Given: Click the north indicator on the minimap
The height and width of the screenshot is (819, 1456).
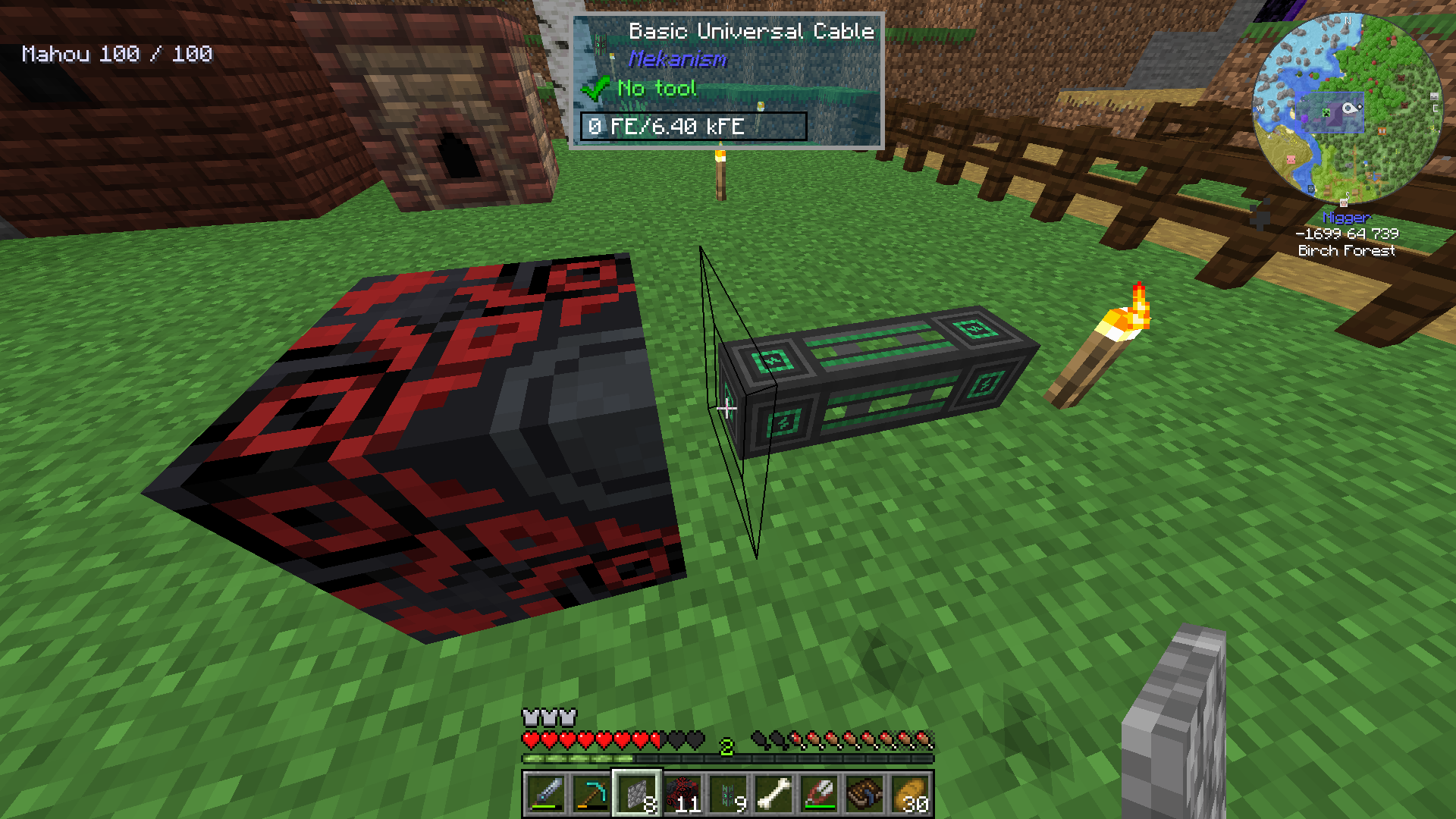Looking at the screenshot, I should click(x=1348, y=21).
